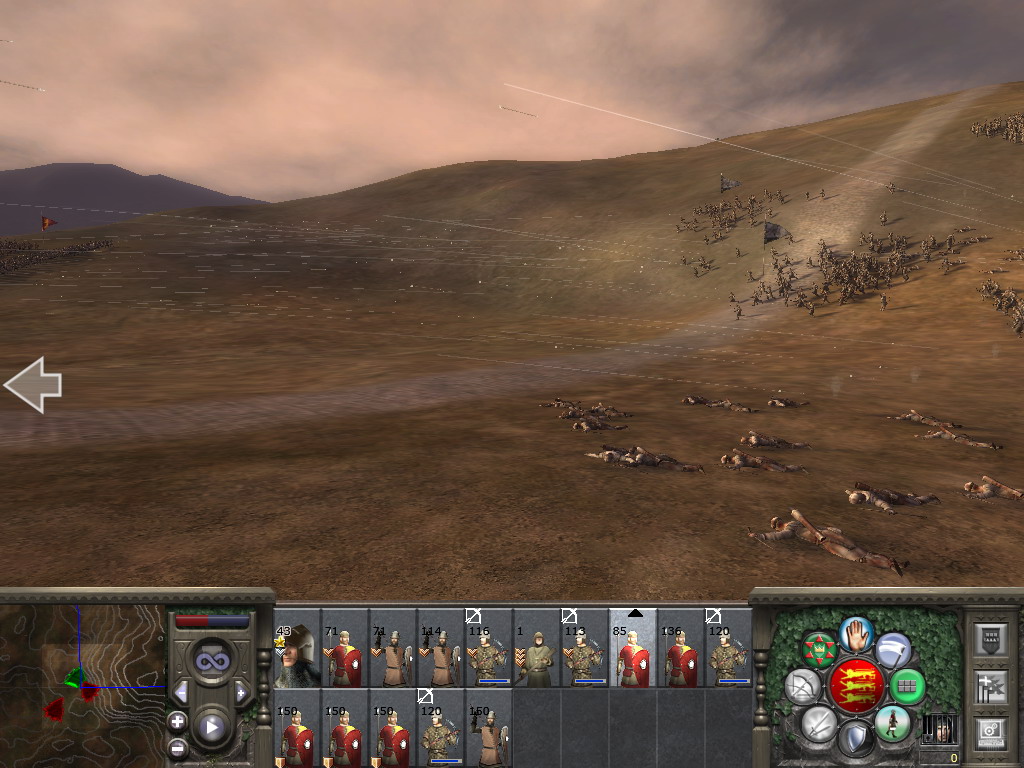
Task: Select the 136-man red shield unit card
Action: (681, 657)
